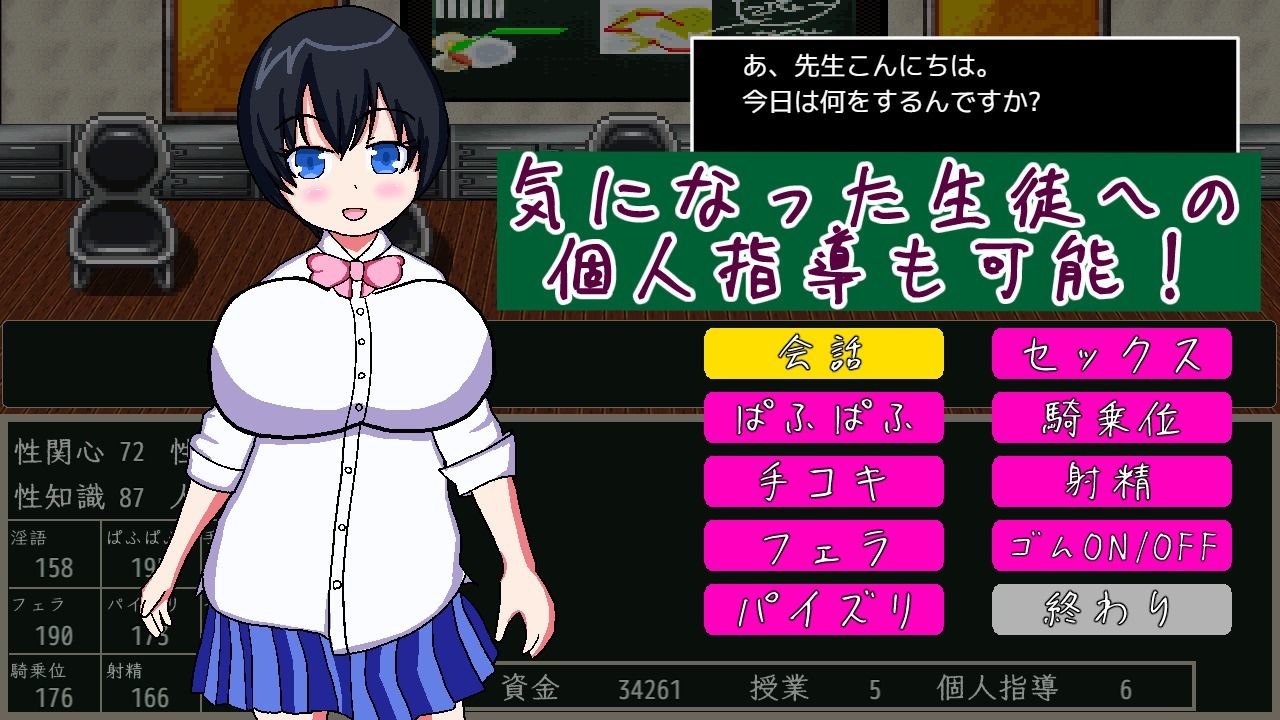Select the highlighted 会話 (talk) command

click(824, 353)
